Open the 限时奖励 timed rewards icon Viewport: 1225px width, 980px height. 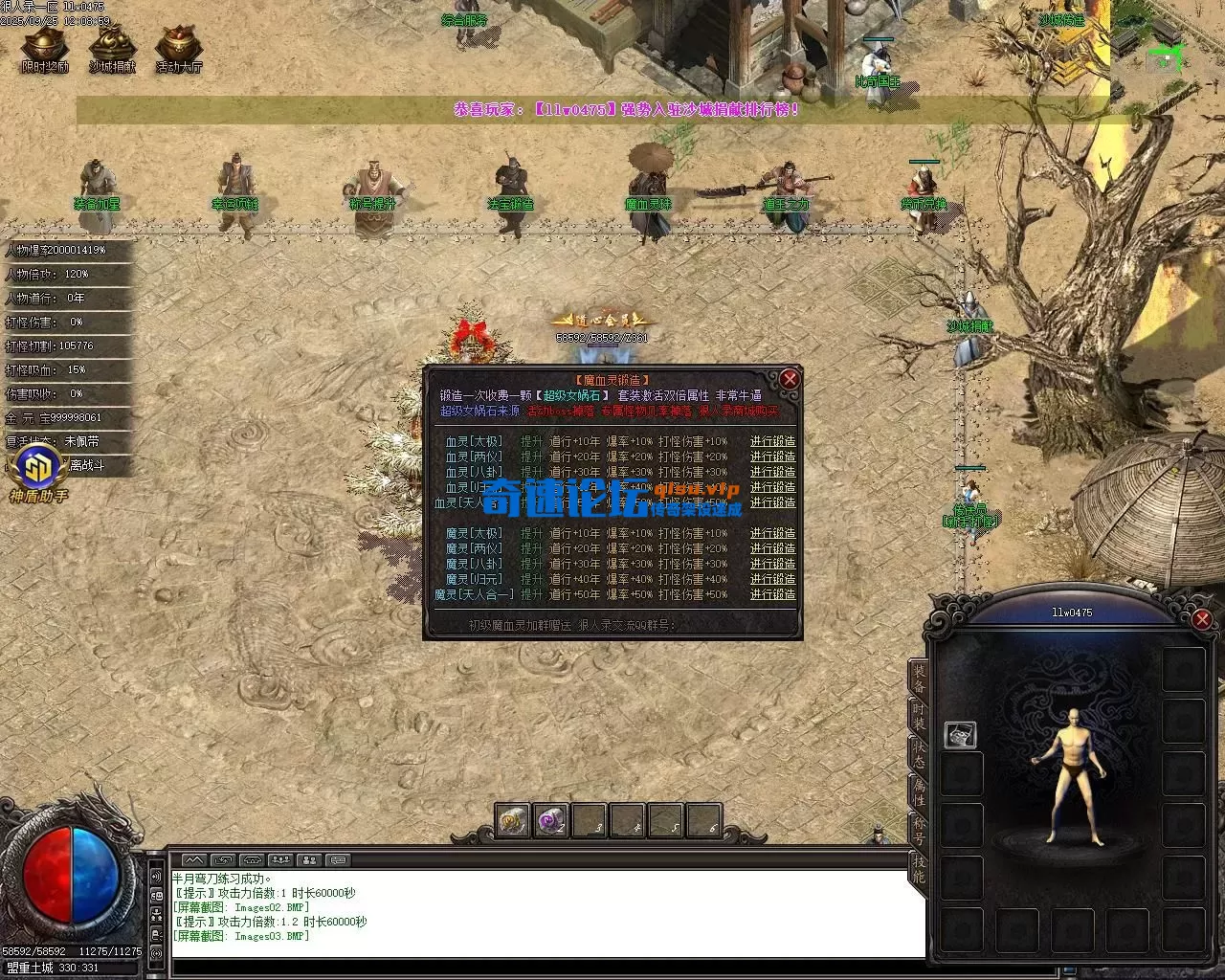45,48
